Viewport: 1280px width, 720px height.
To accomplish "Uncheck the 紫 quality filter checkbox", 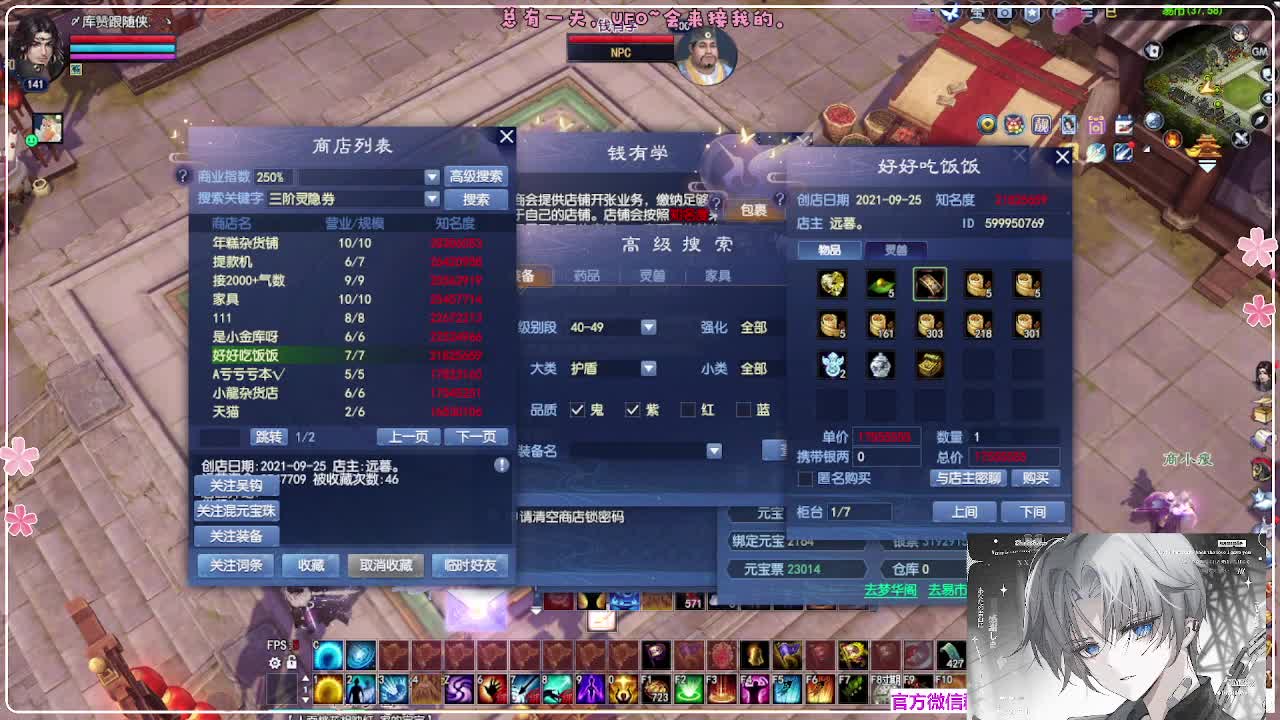I will (632, 409).
